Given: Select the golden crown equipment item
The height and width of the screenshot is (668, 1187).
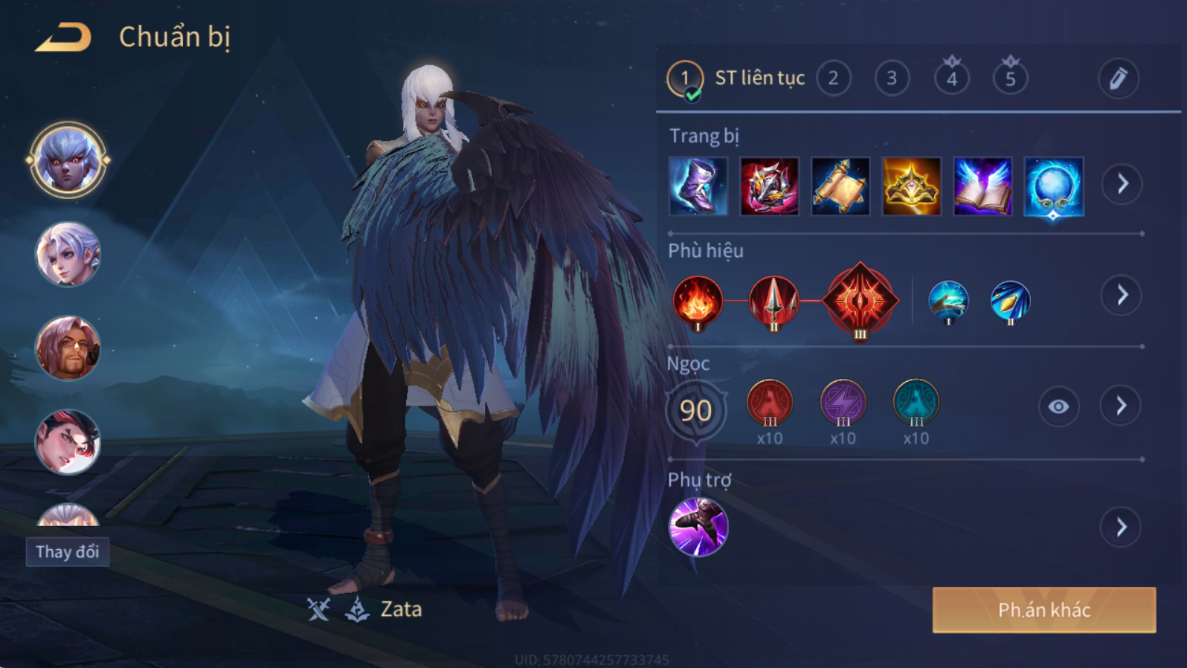Looking at the screenshot, I should 911,186.
